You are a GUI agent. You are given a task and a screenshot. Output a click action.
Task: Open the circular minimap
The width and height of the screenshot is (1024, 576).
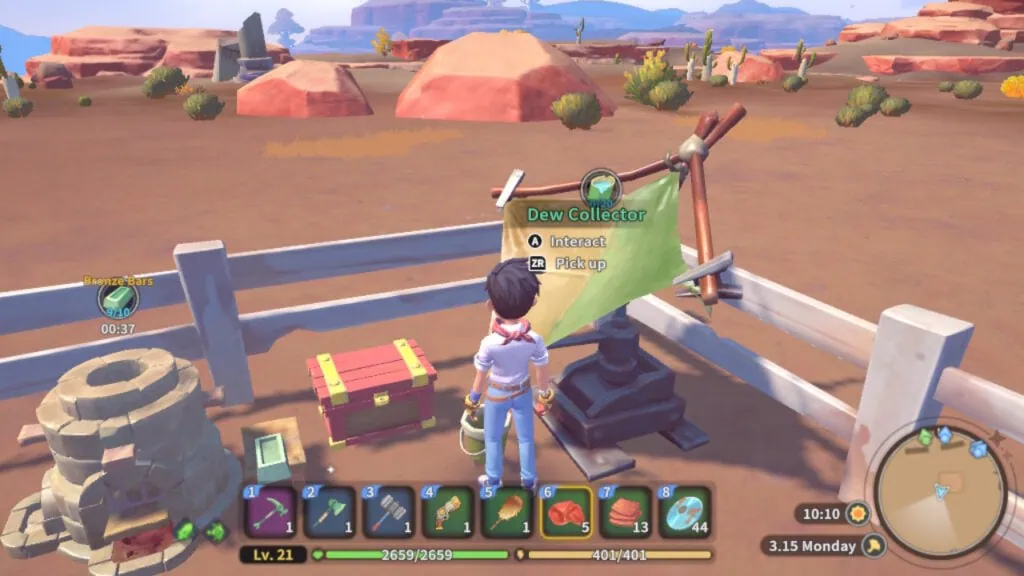tap(939, 492)
